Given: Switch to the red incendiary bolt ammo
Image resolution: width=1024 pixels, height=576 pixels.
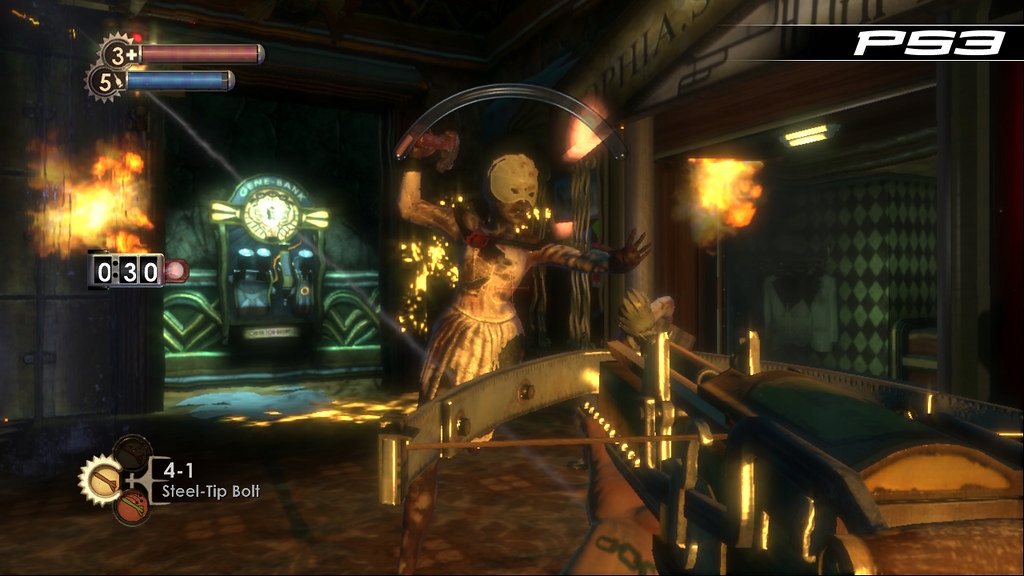Looking at the screenshot, I should pos(131,507).
